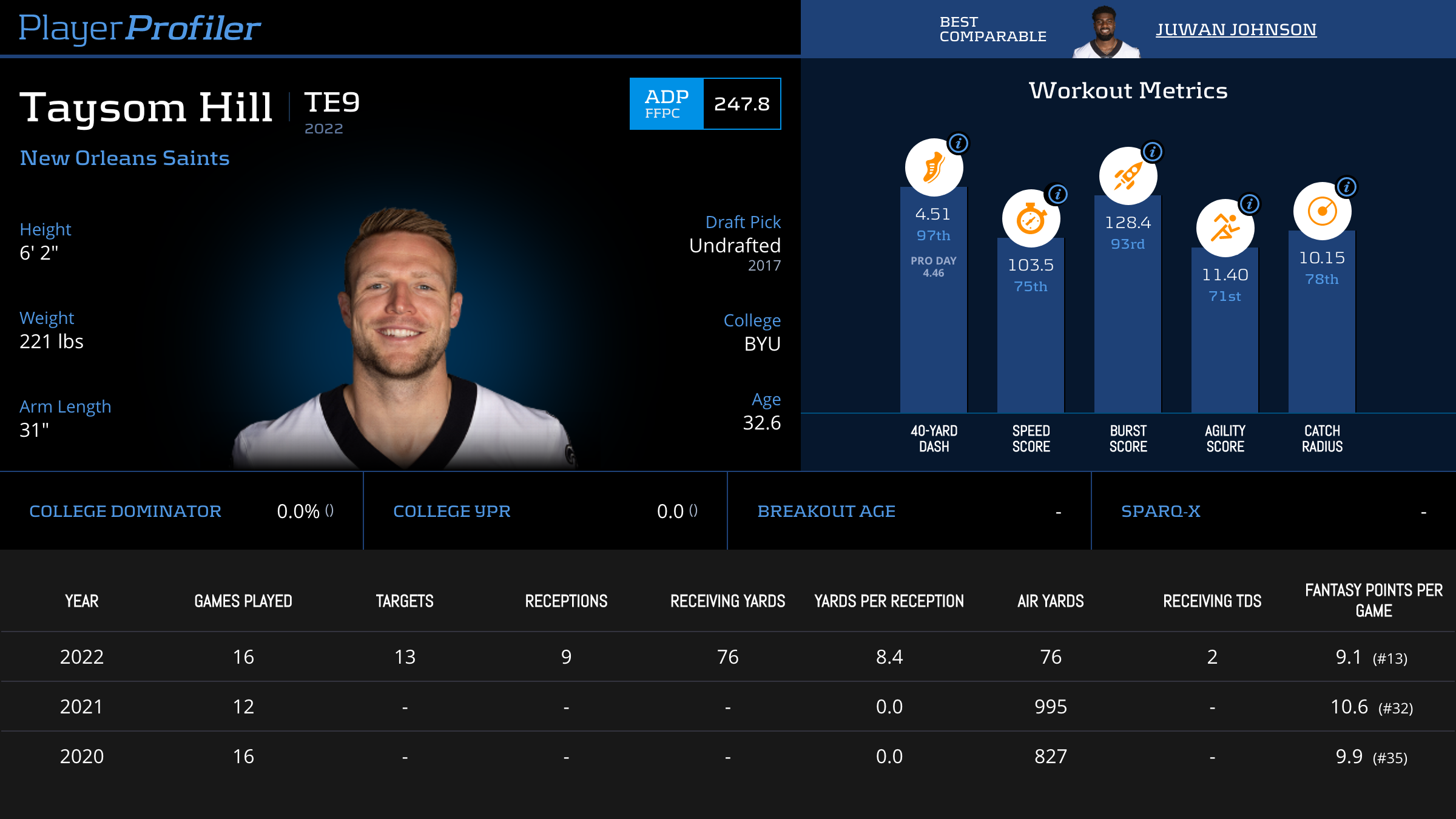The height and width of the screenshot is (819, 1456).
Task: Toggle the info tooltip on Burst Score
Action: tap(1152, 153)
